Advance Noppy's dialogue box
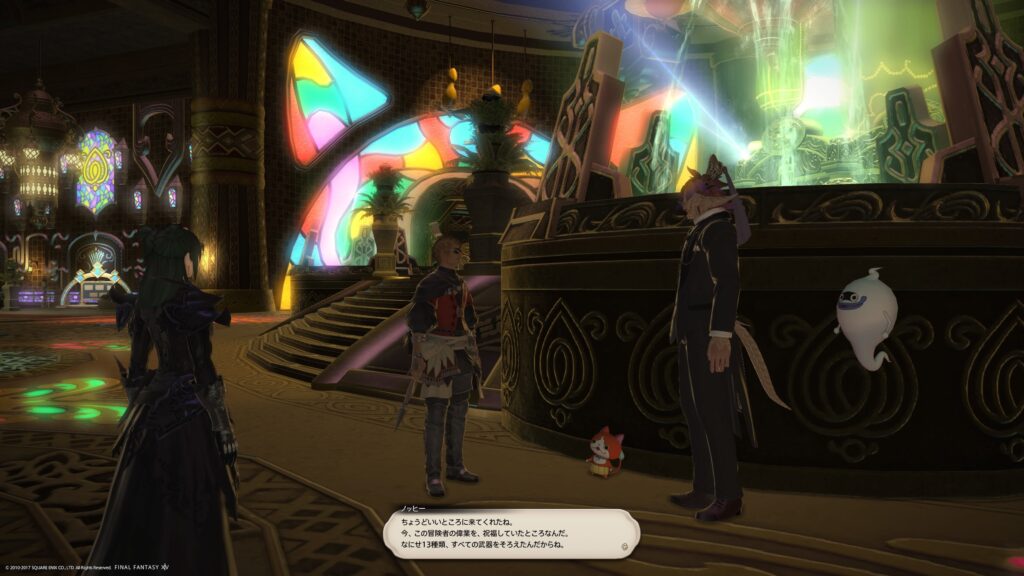The height and width of the screenshot is (576, 1024). point(510,535)
